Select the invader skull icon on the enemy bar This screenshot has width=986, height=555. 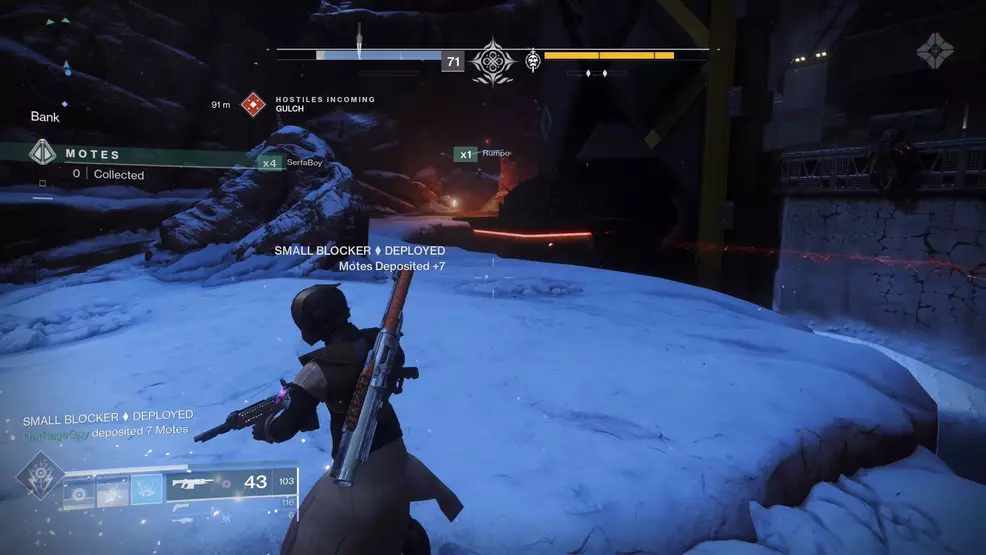coord(534,61)
